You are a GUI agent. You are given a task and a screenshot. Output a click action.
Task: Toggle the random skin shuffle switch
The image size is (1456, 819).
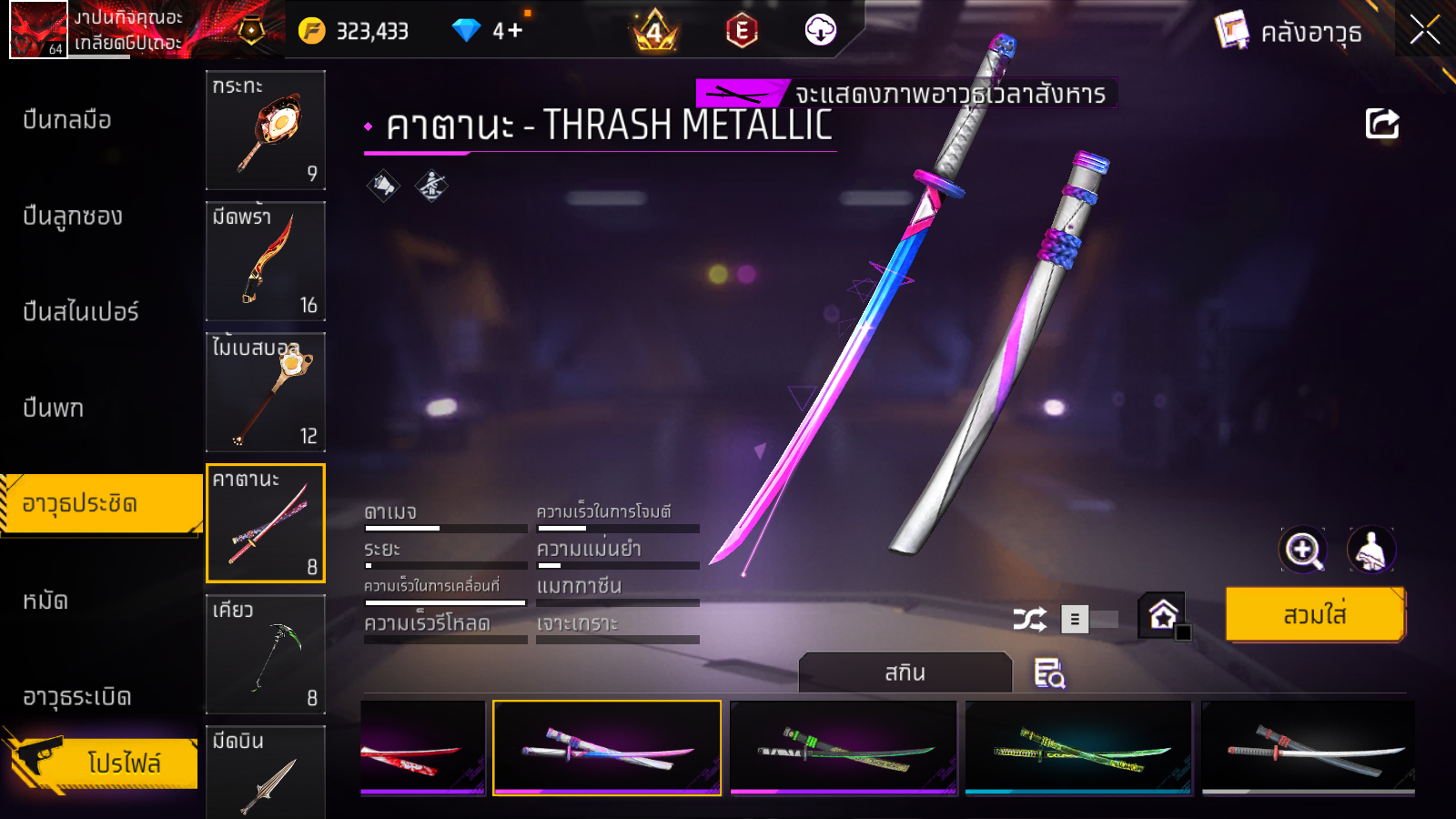1090,620
